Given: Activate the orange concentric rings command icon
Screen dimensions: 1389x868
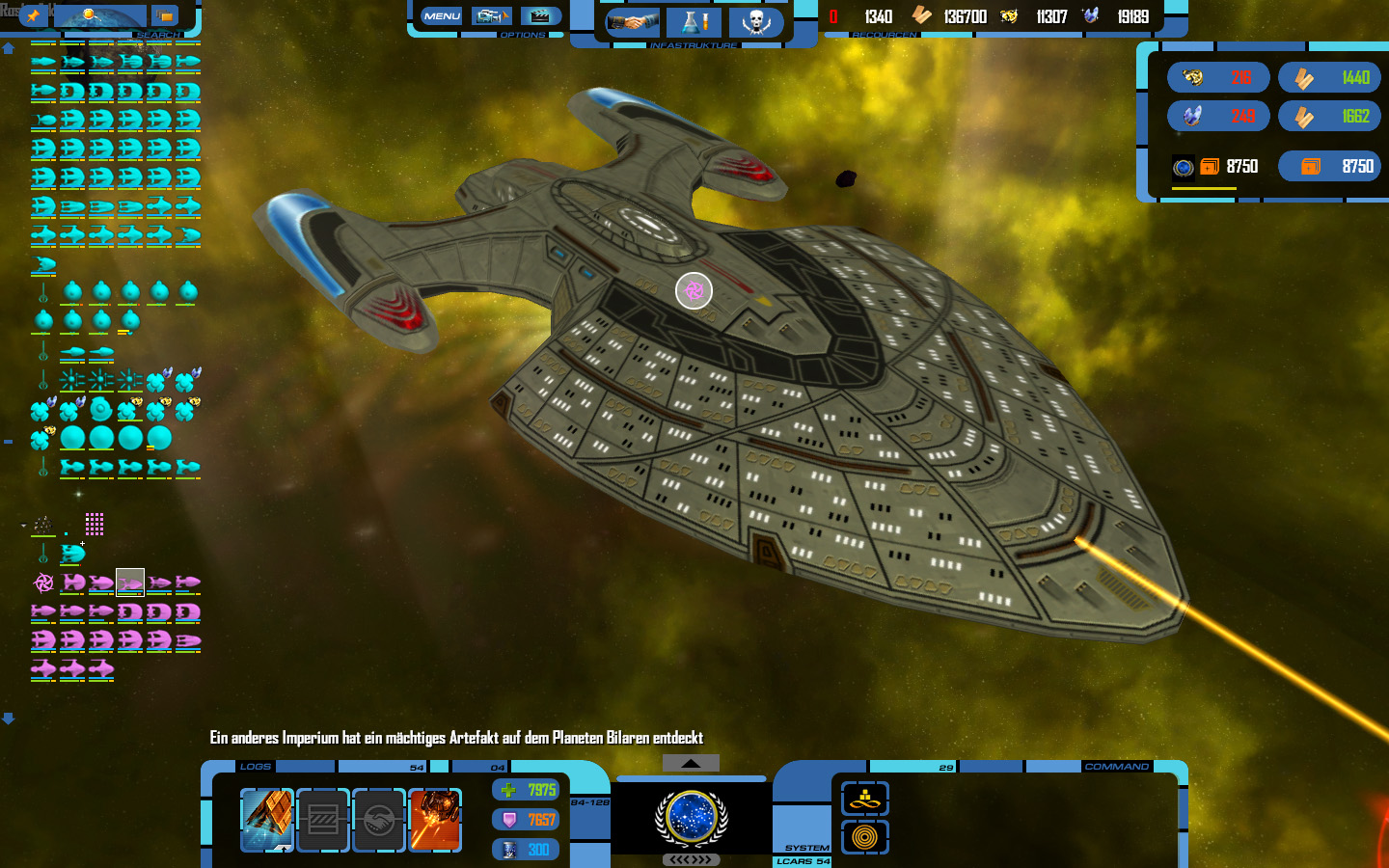Looking at the screenshot, I should click(x=864, y=837).
